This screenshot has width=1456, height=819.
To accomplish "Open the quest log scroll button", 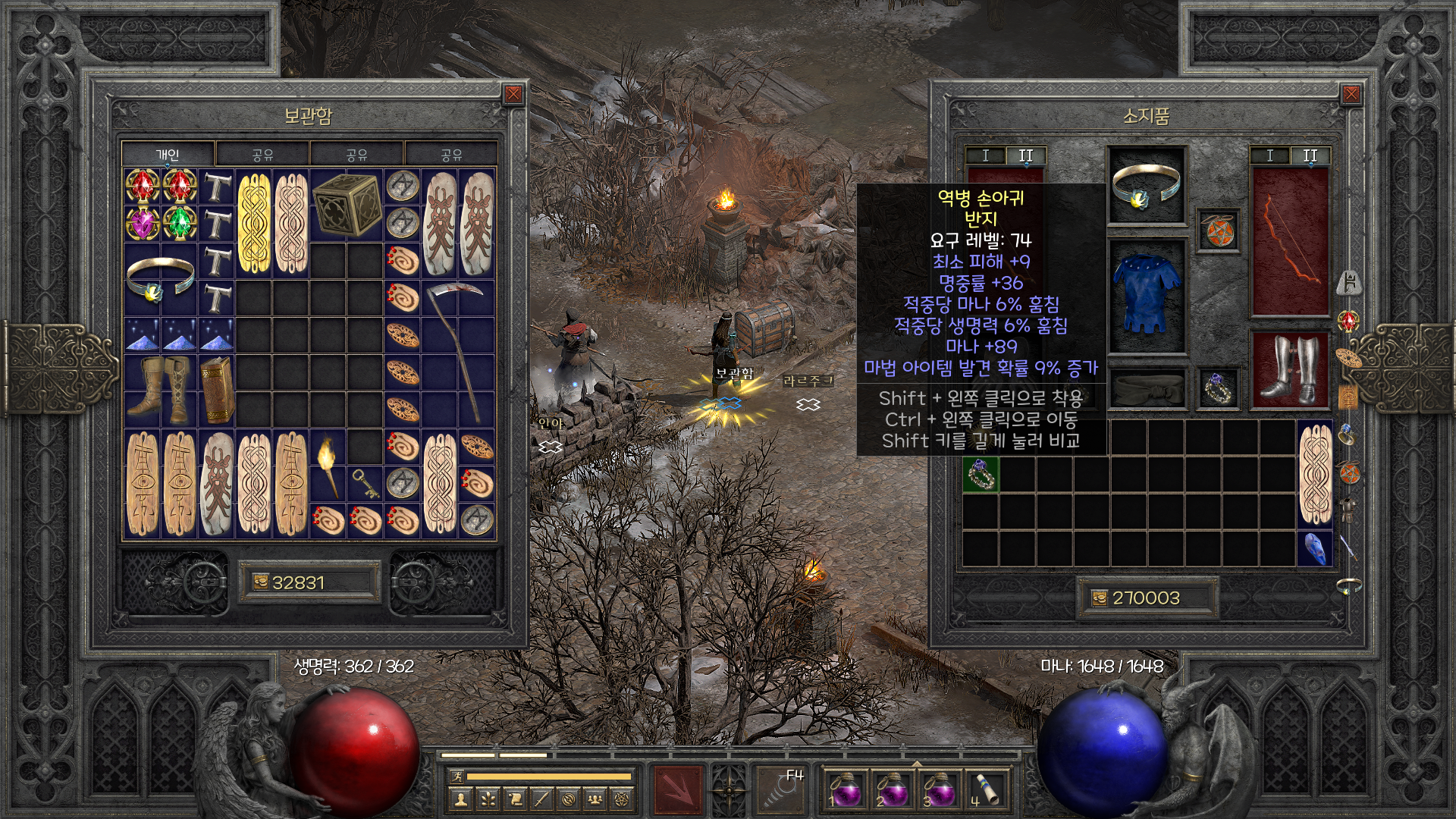I will click(x=516, y=799).
